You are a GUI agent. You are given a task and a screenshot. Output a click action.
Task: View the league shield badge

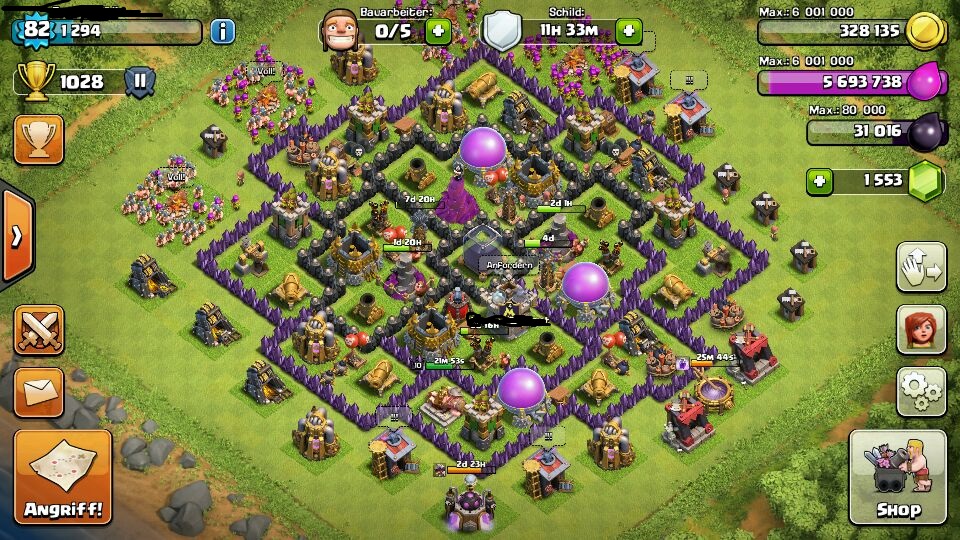point(140,82)
